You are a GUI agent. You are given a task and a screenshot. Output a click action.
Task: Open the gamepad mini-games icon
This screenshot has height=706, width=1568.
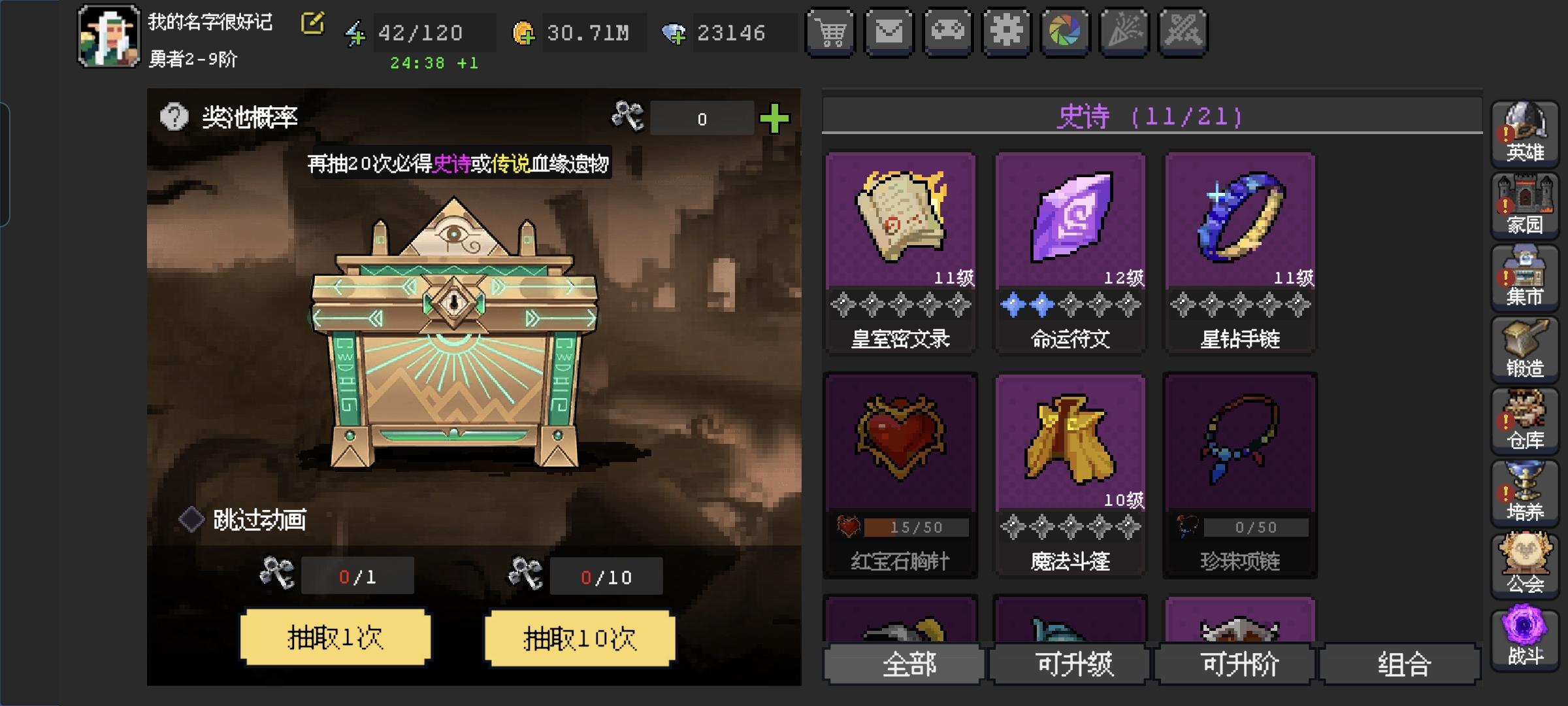pos(948,31)
